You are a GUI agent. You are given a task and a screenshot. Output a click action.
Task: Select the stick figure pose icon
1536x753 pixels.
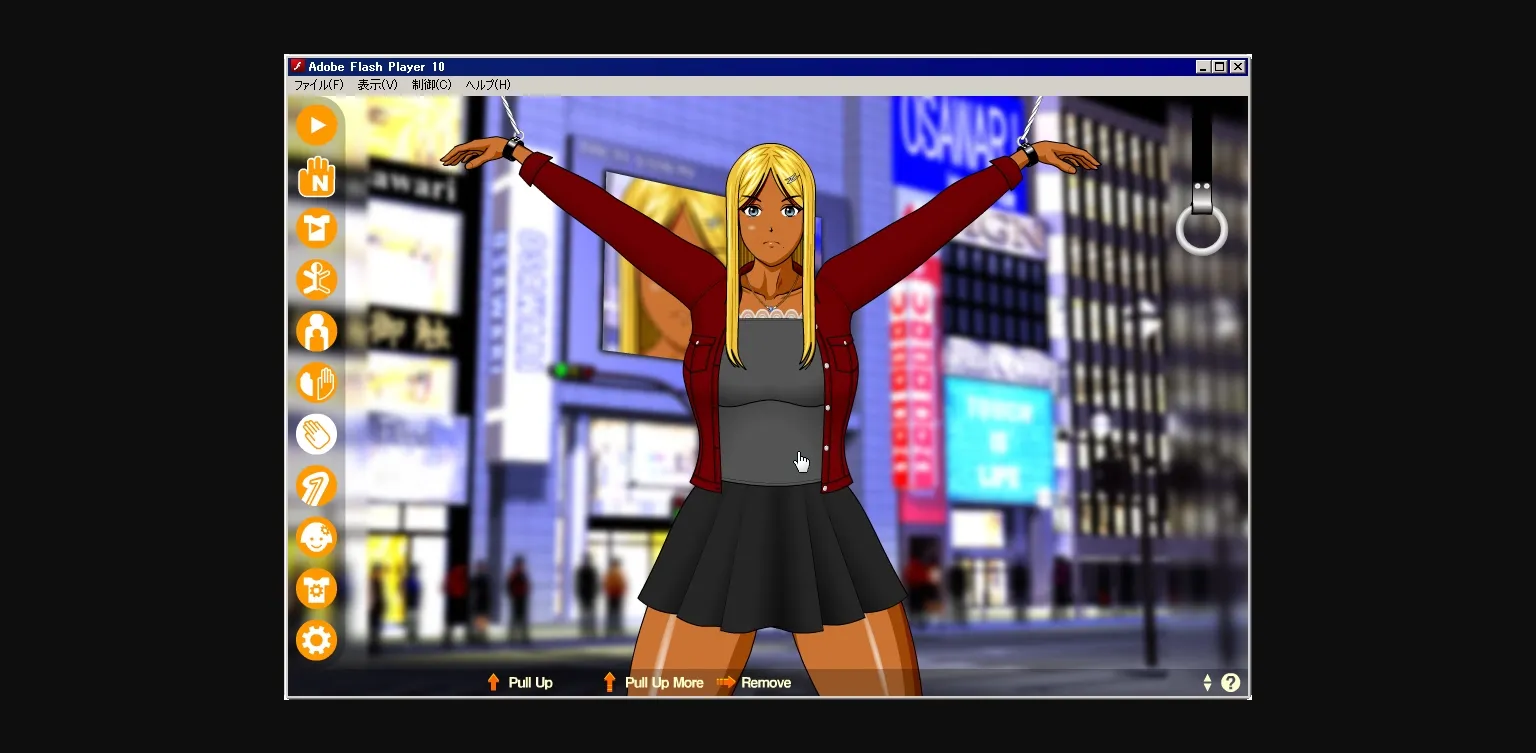316,279
